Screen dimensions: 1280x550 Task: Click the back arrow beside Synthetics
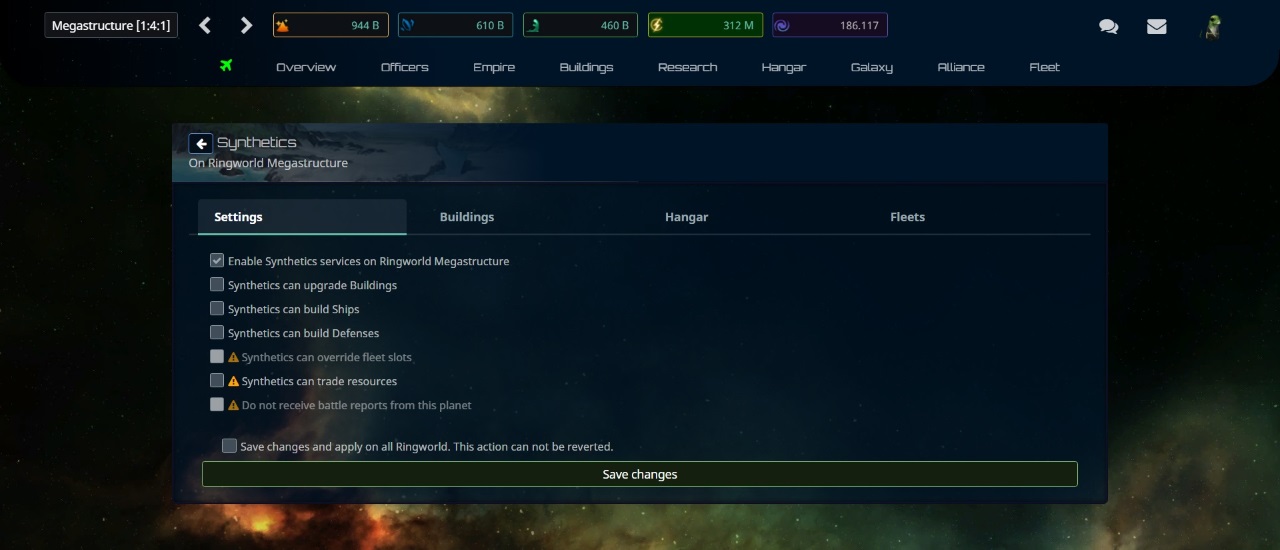200,143
